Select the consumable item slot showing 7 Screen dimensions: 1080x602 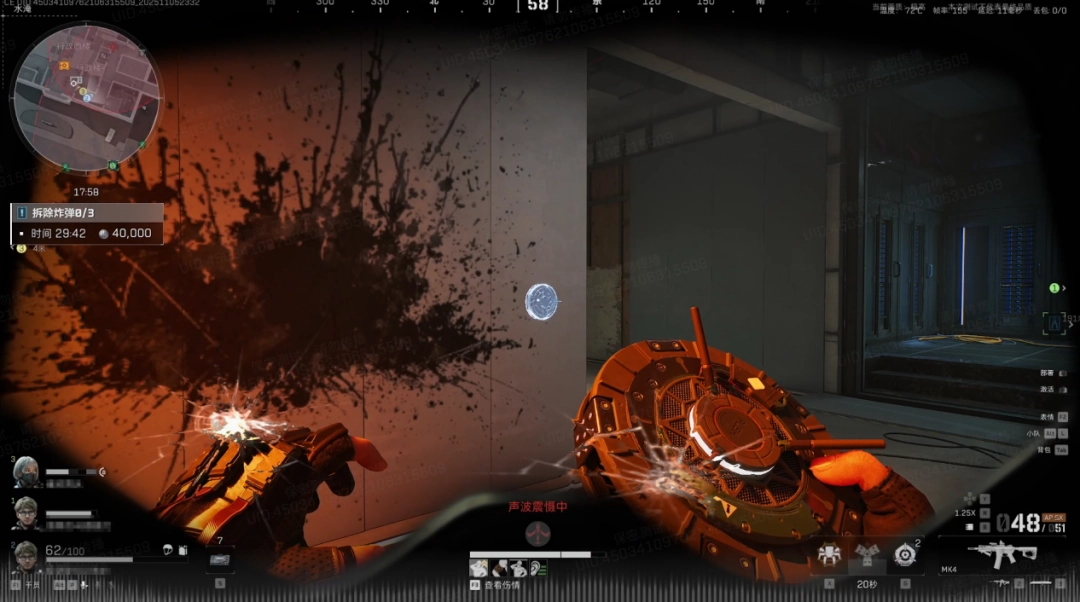(x=221, y=559)
